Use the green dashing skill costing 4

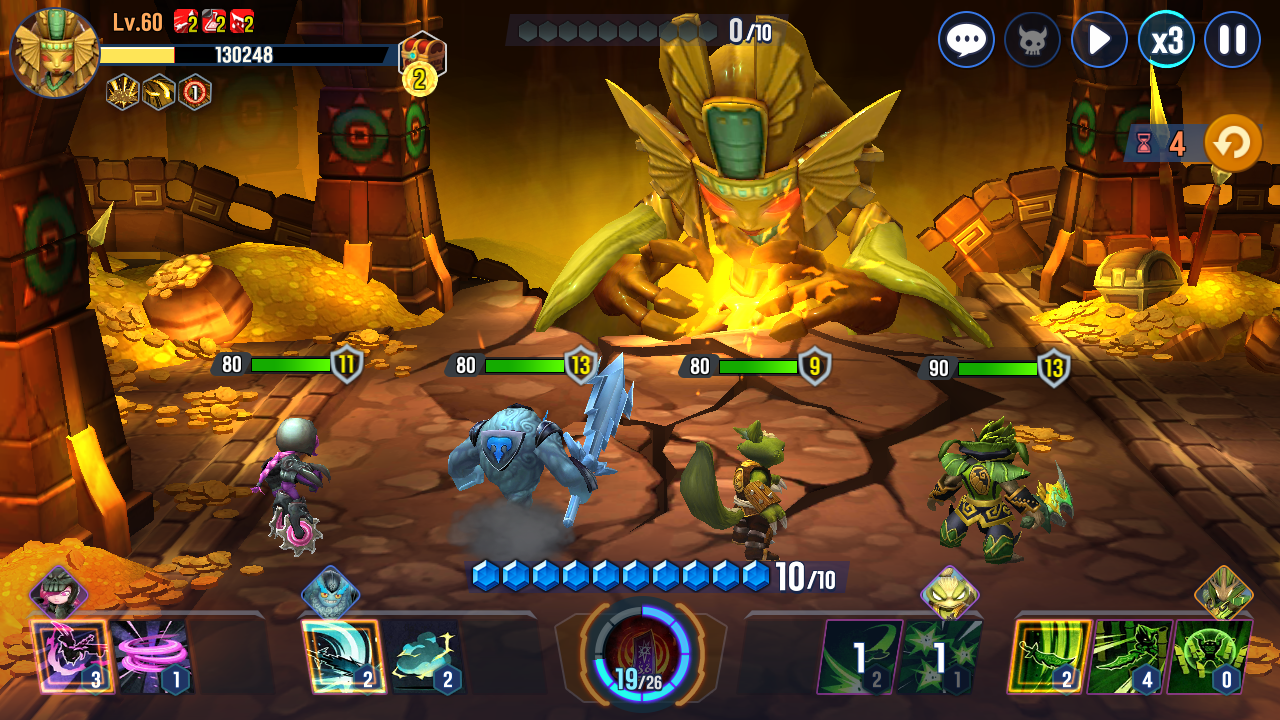[1128, 655]
